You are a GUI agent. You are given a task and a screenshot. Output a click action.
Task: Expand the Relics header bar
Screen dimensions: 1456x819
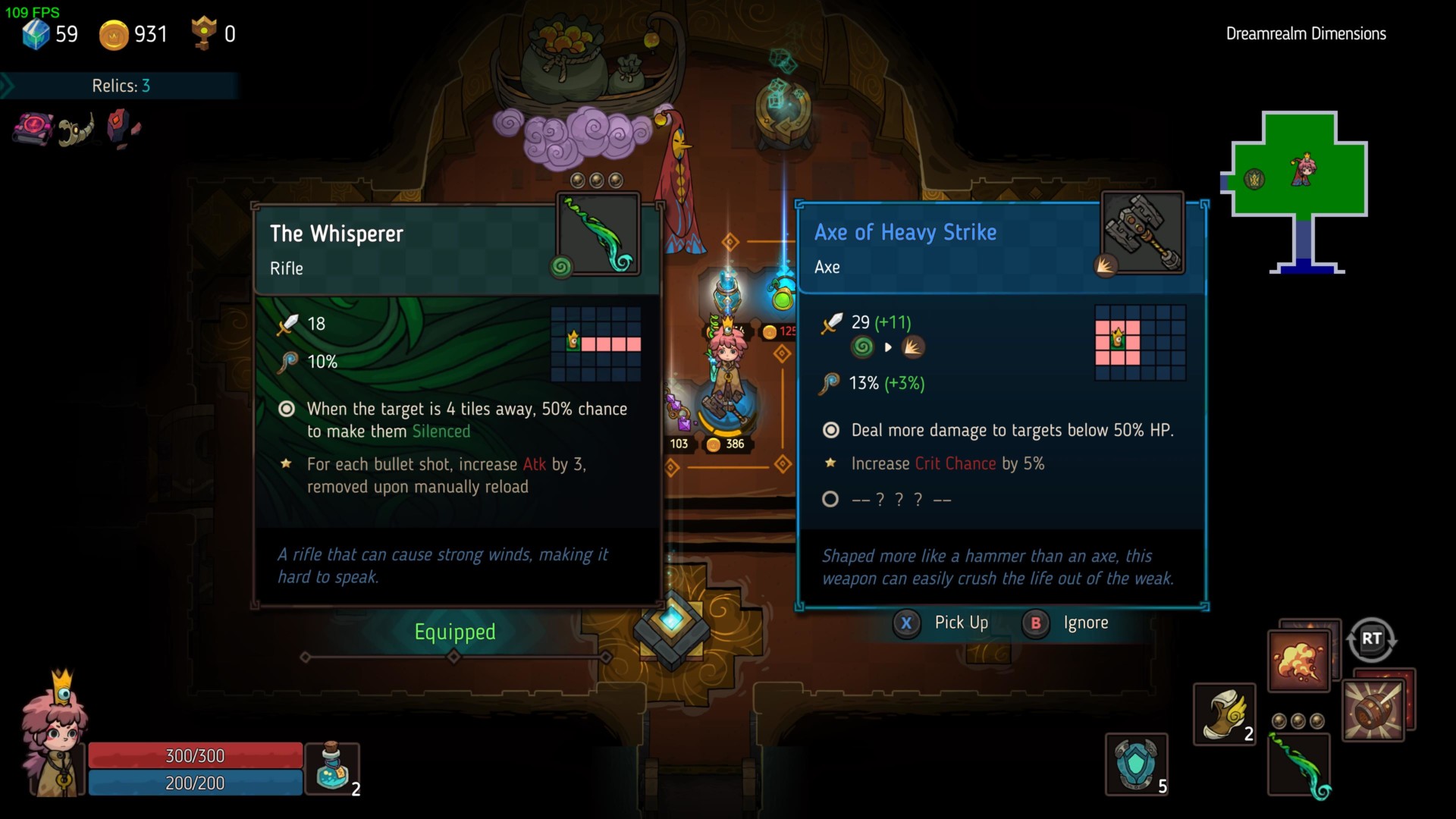tap(121, 86)
